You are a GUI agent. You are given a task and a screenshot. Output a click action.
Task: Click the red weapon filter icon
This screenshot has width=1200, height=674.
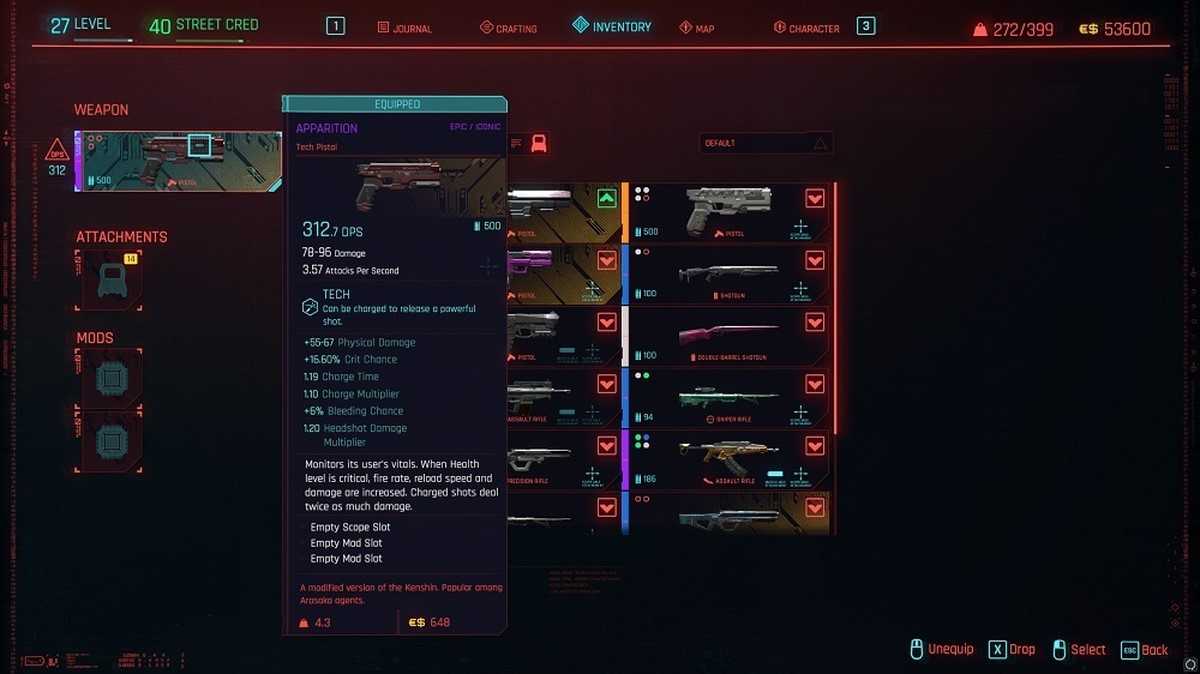[x=539, y=143]
